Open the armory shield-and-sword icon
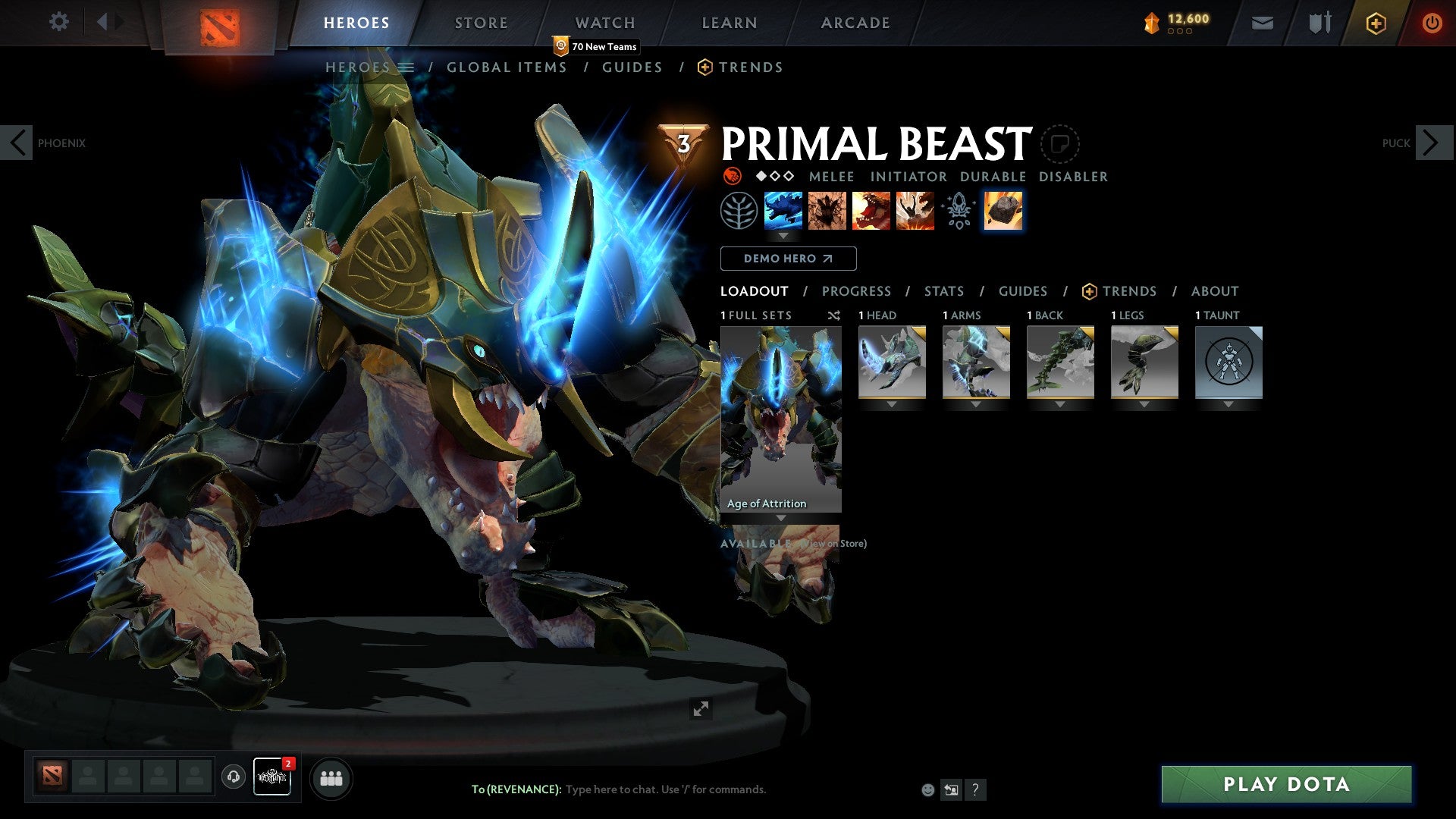Image resolution: width=1456 pixels, height=819 pixels. [1319, 23]
